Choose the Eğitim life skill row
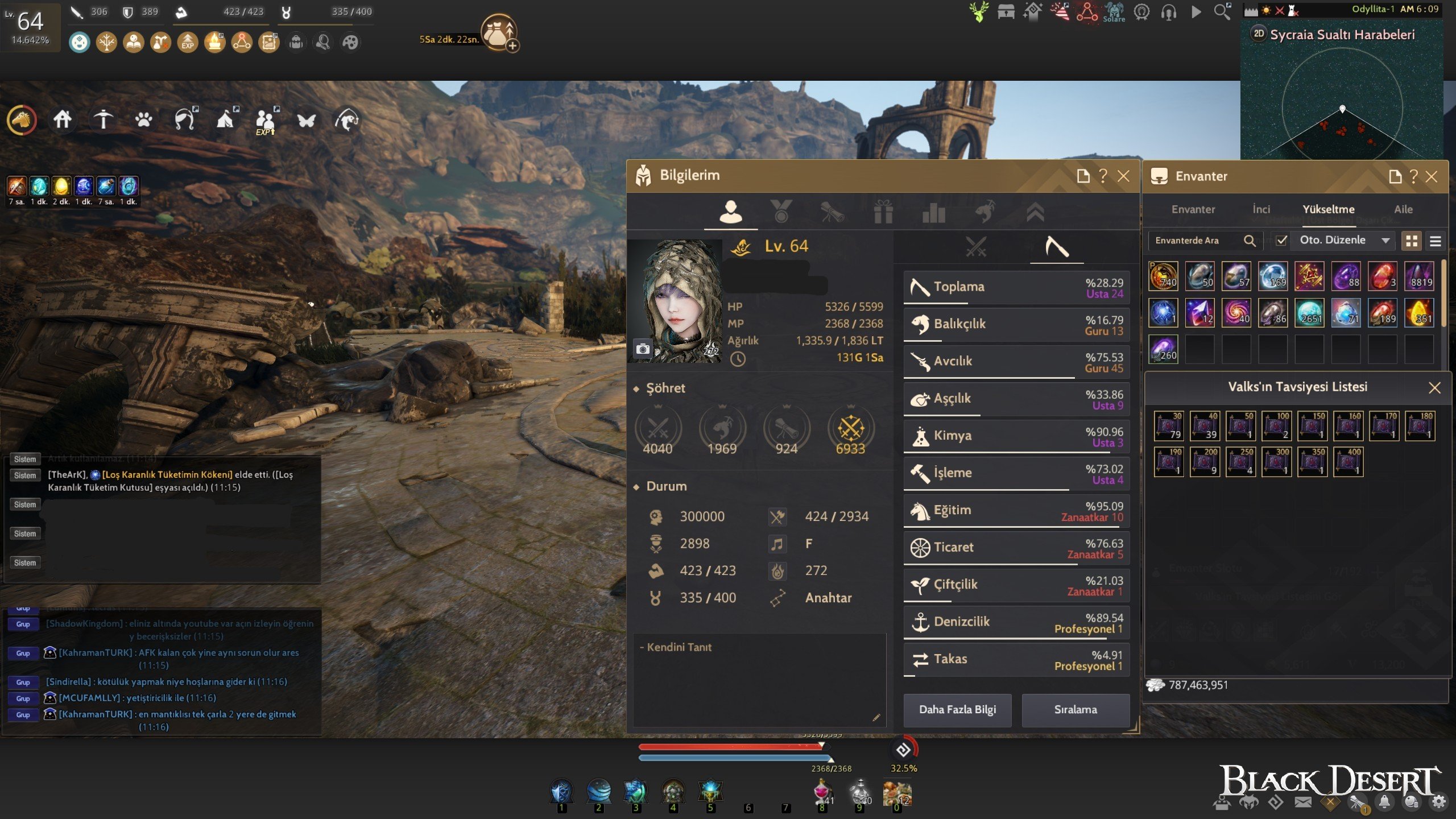Viewport: 1456px width, 819px height. (x=1016, y=511)
